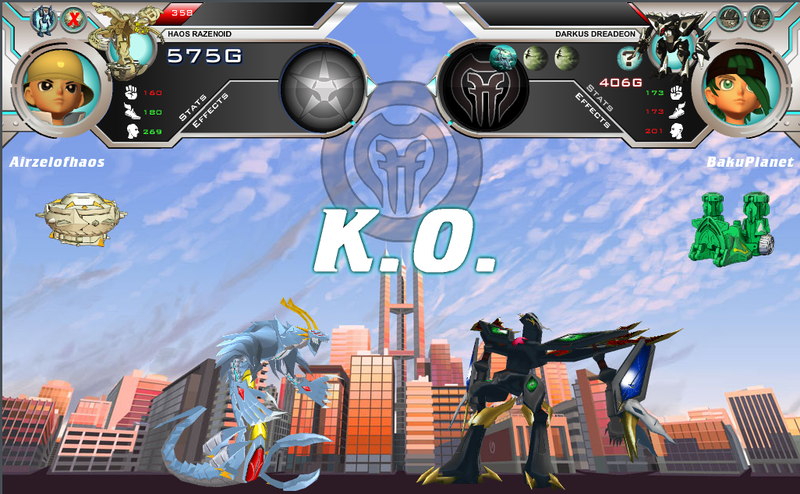
Task: Click the Haos star emblem orb
Action: pos(322,86)
